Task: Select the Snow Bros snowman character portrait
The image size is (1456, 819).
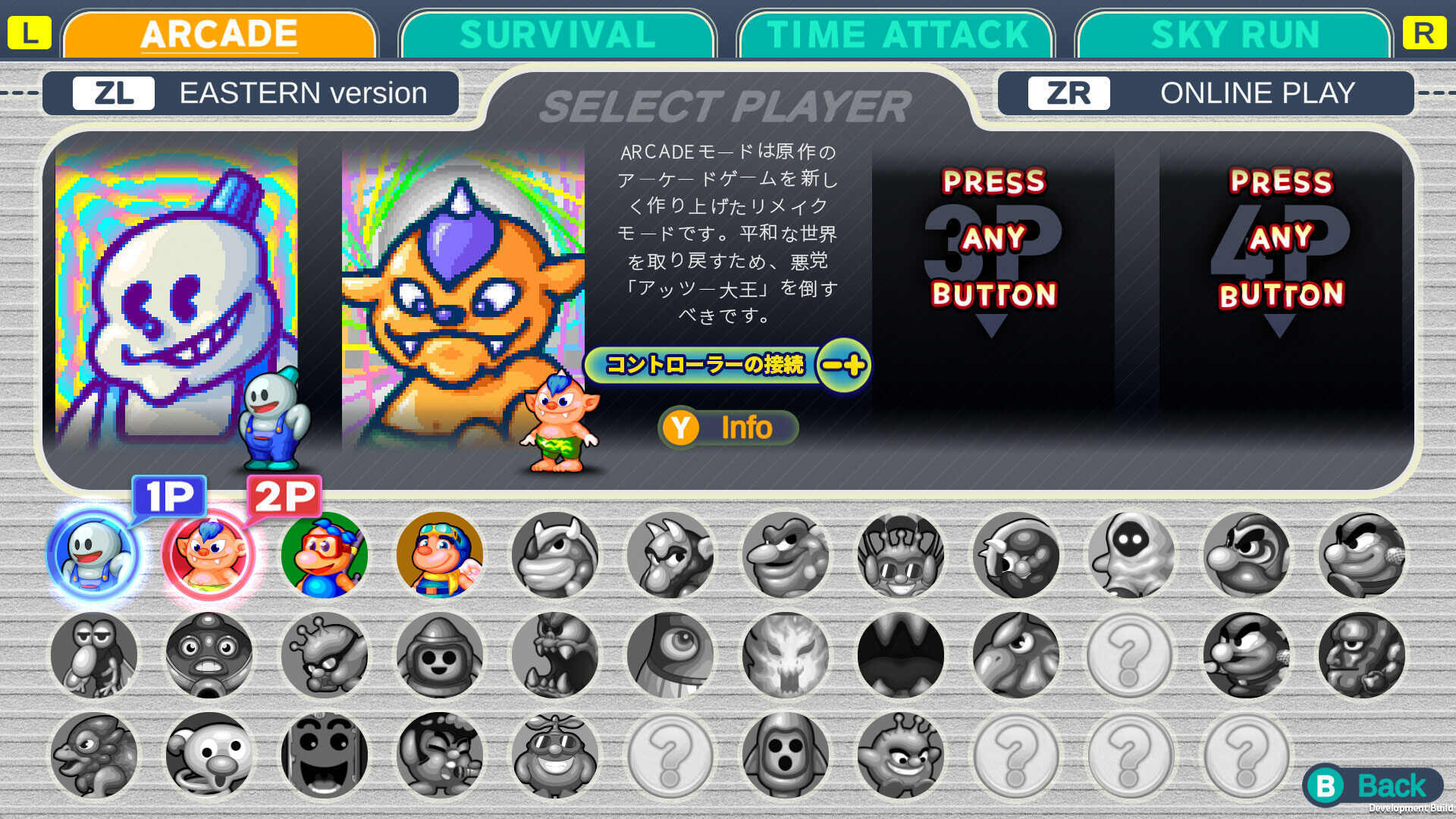Action: (x=93, y=553)
